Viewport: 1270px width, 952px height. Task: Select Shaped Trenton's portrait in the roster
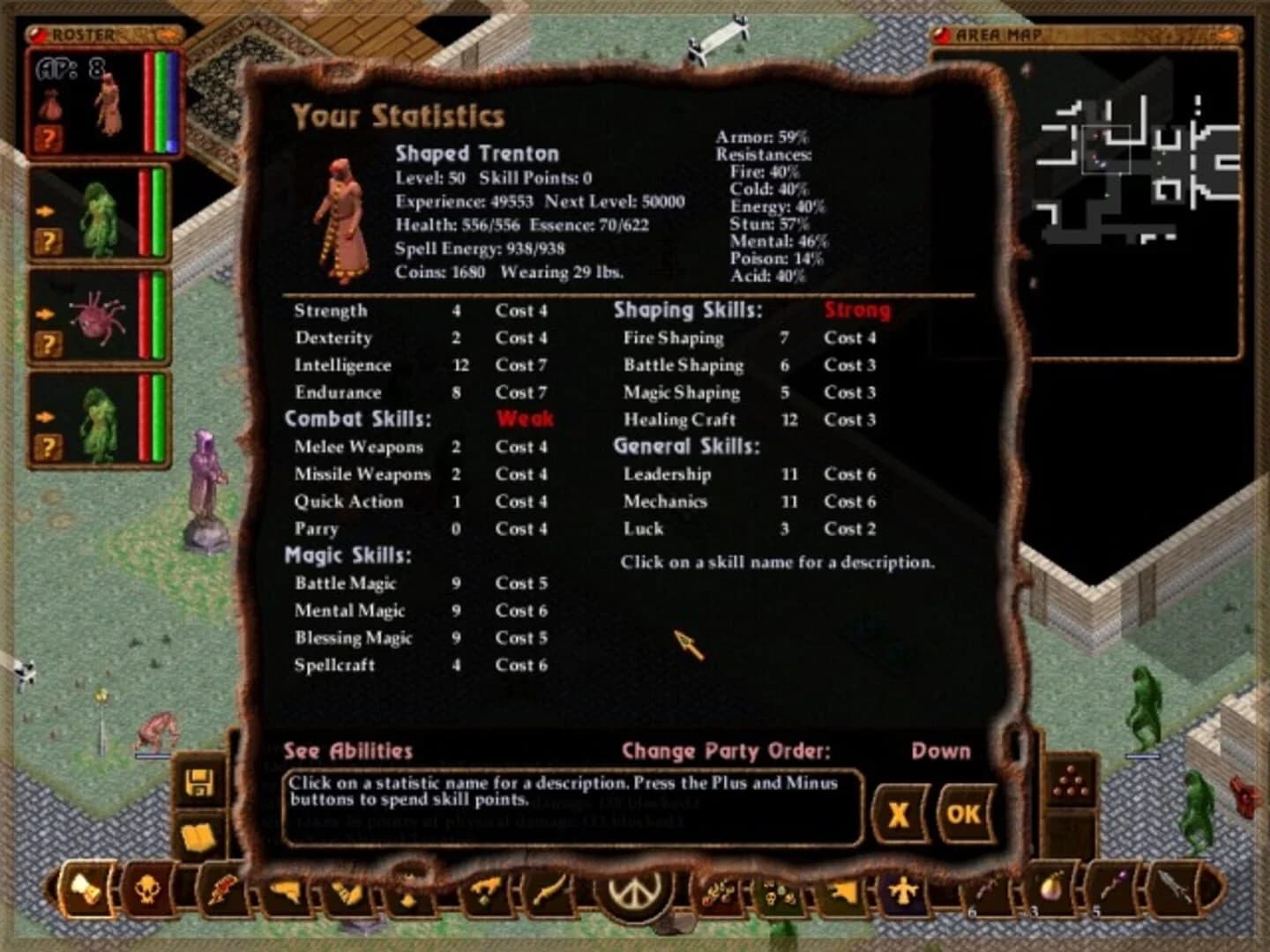point(110,101)
